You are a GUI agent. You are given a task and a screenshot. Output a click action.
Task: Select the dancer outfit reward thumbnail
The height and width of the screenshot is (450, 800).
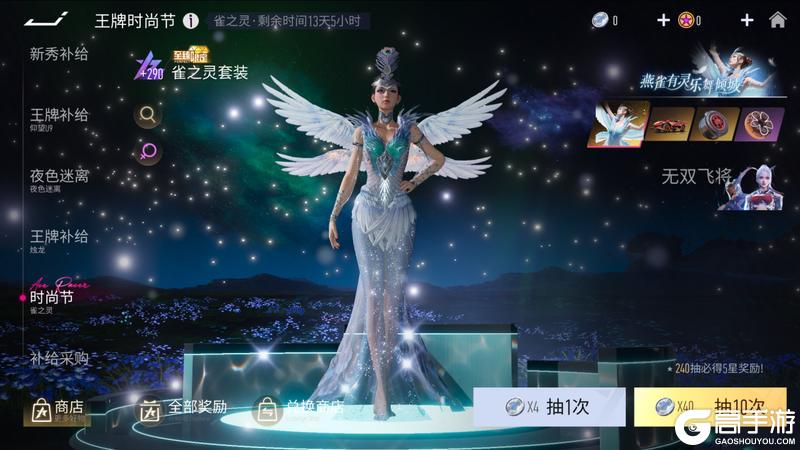coord(616,124)
